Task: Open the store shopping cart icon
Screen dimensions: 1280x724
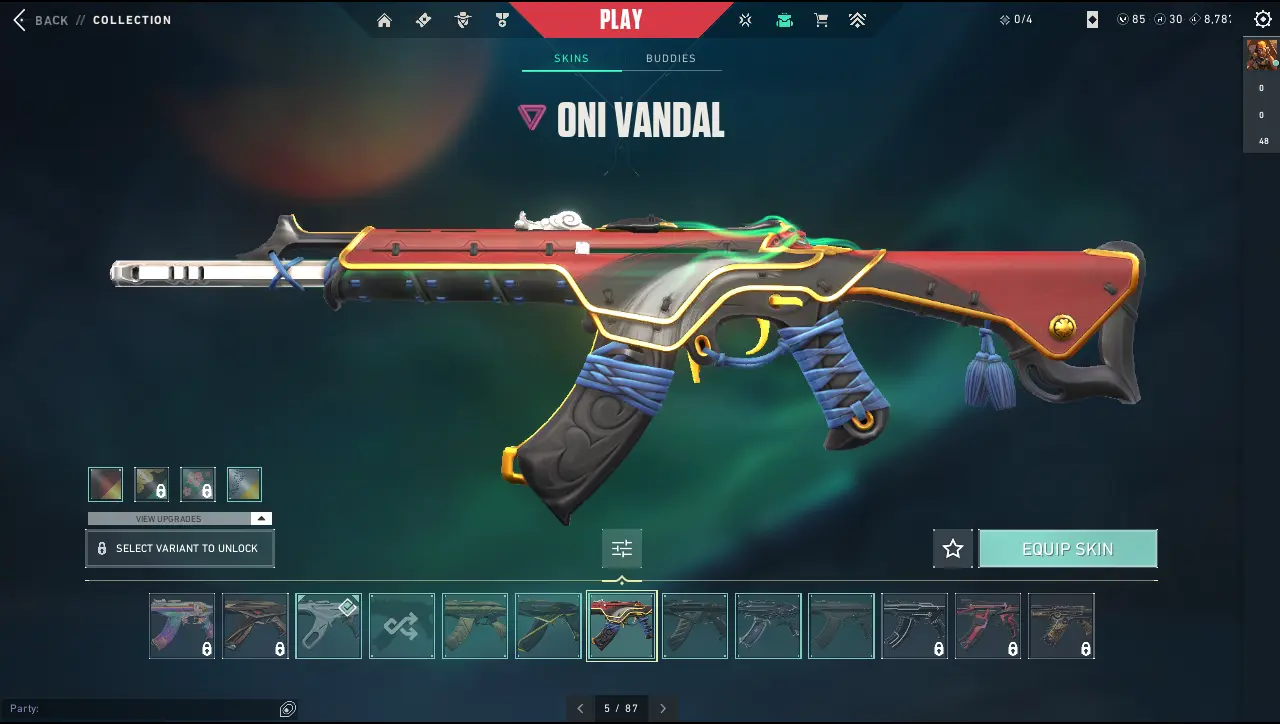Action: tap(821, 20)
